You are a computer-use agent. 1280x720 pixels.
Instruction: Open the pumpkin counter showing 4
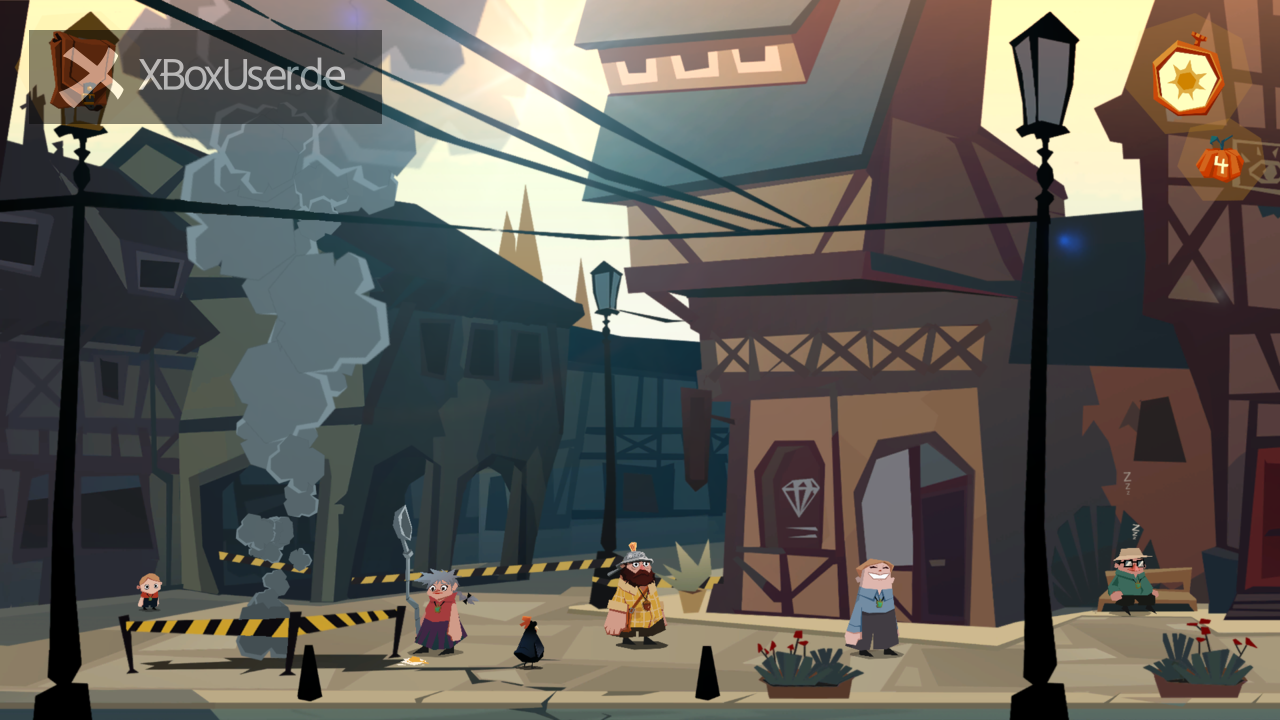pos(1220,161)
